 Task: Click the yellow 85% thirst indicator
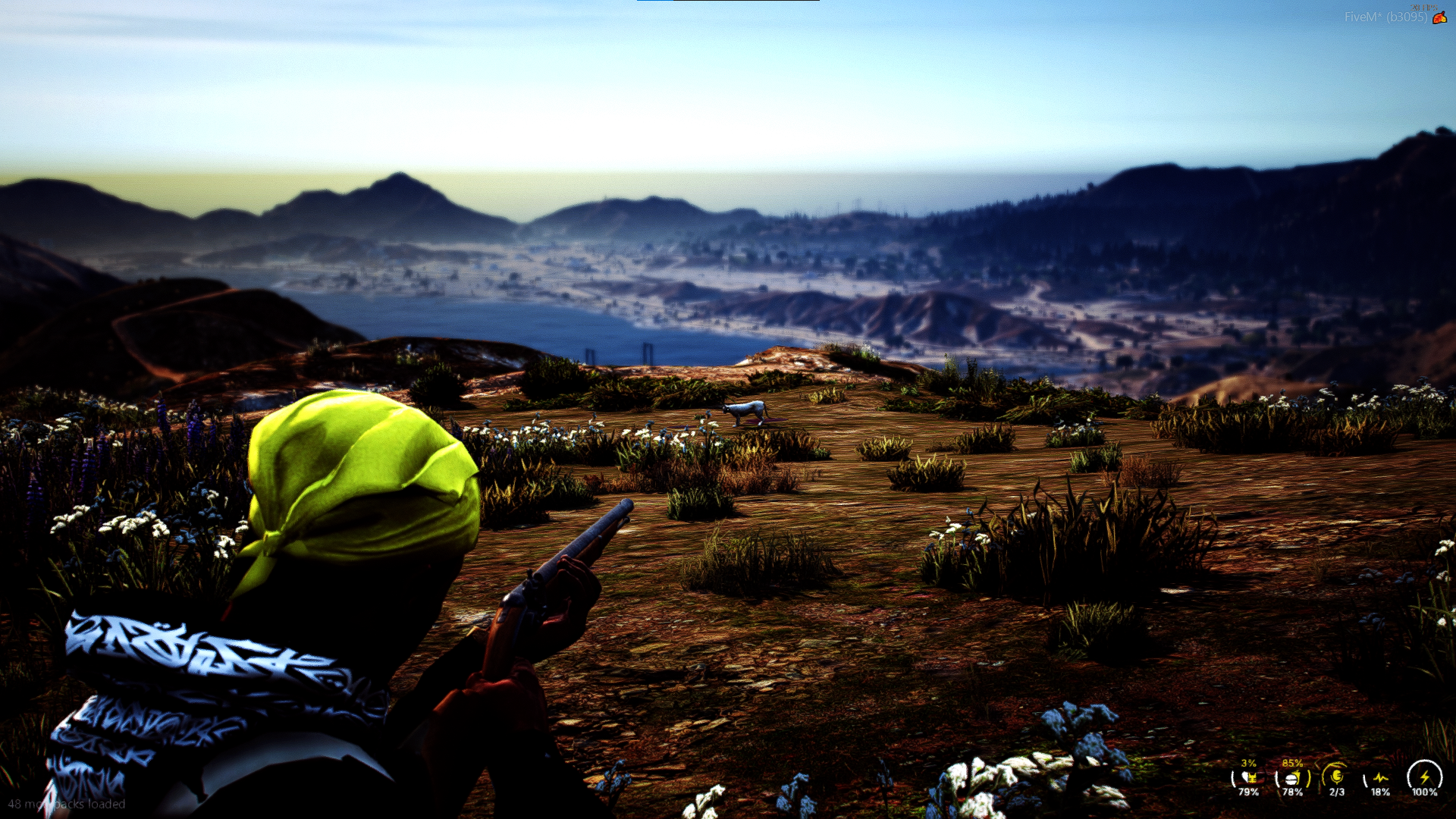point(1292,764)
